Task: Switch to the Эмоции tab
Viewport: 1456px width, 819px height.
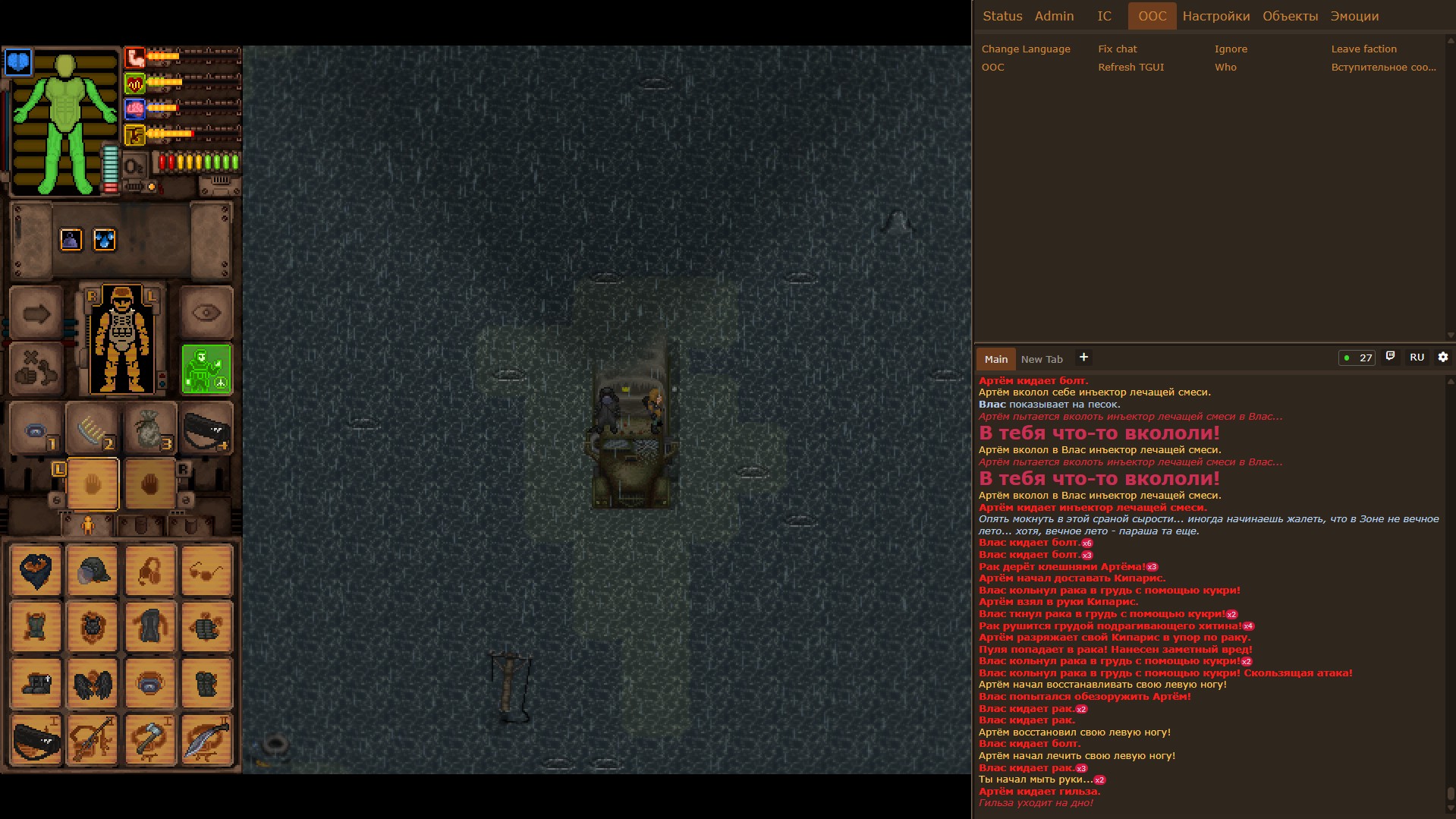Action: point(1354,16)
